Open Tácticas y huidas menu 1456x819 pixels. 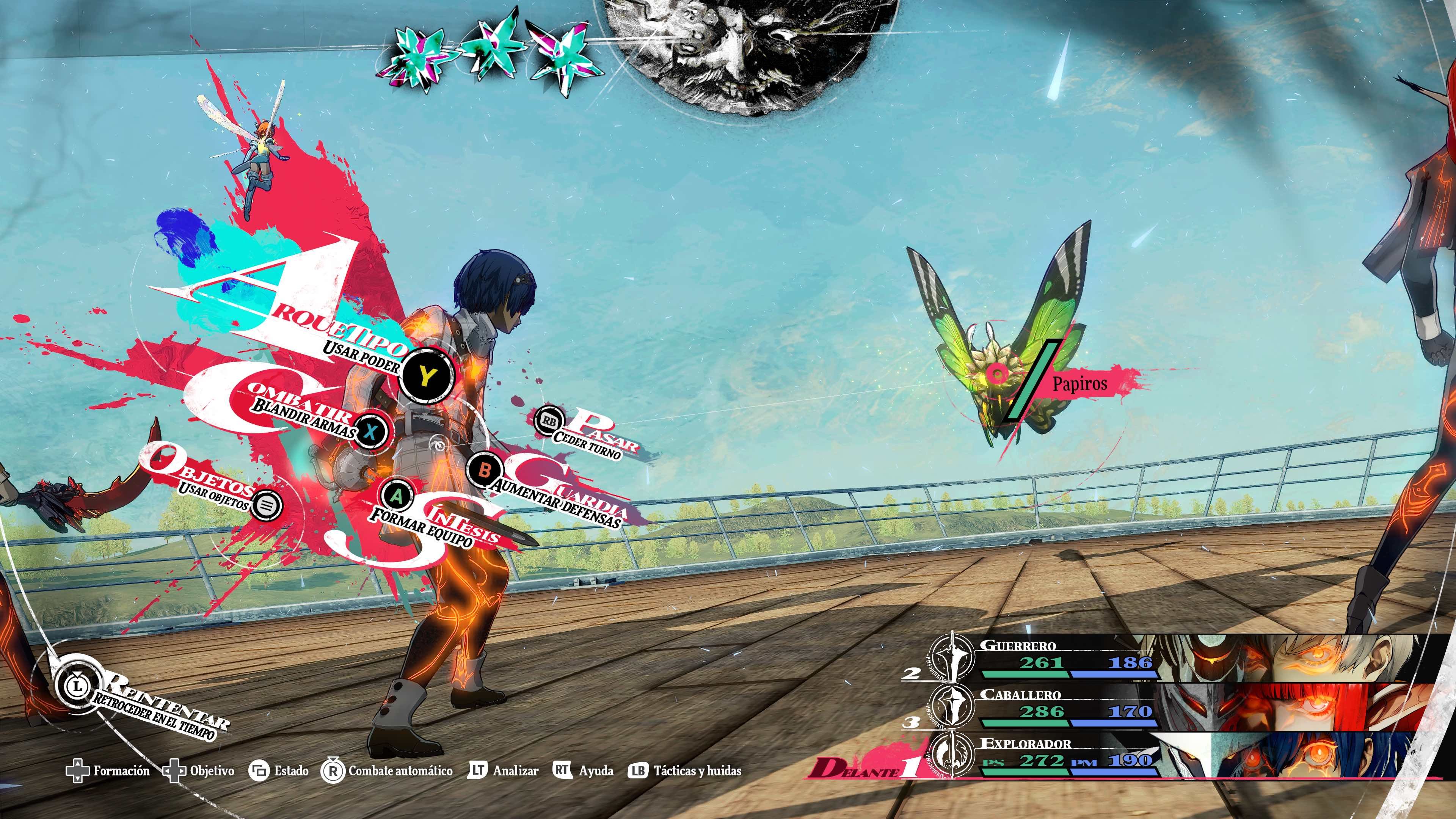[x=684, y=770]
